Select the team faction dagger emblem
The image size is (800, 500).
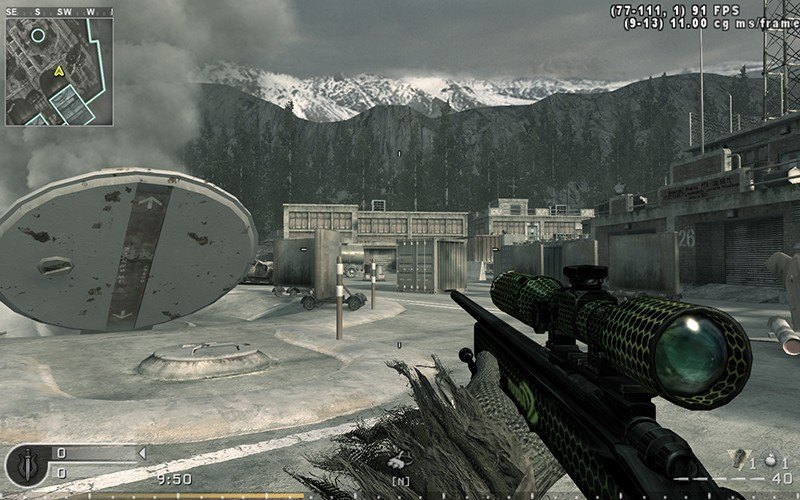[23, 464]
